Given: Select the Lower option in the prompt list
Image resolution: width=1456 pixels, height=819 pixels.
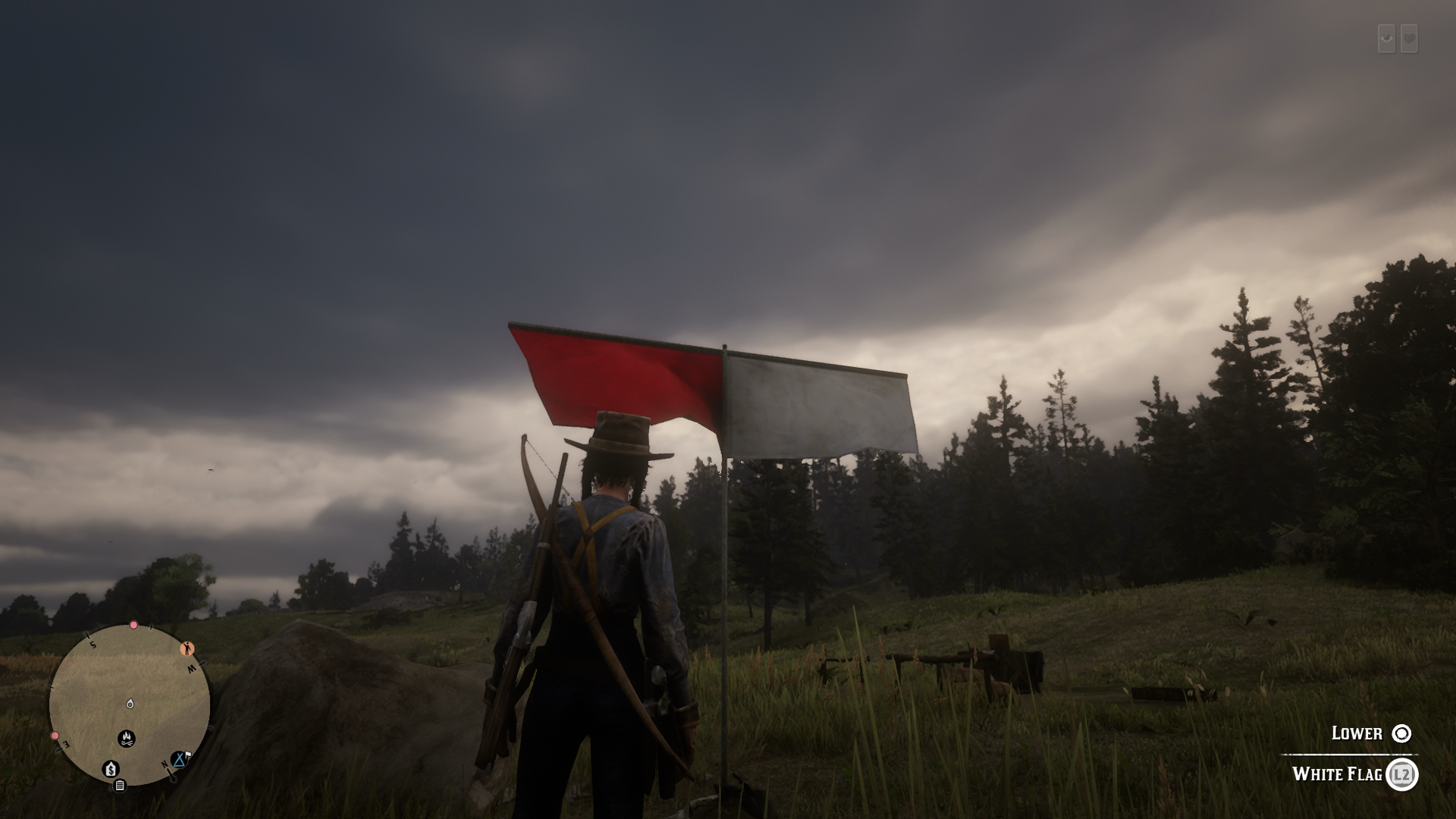Looking at the screenshot, I should tap(1357, 733).
